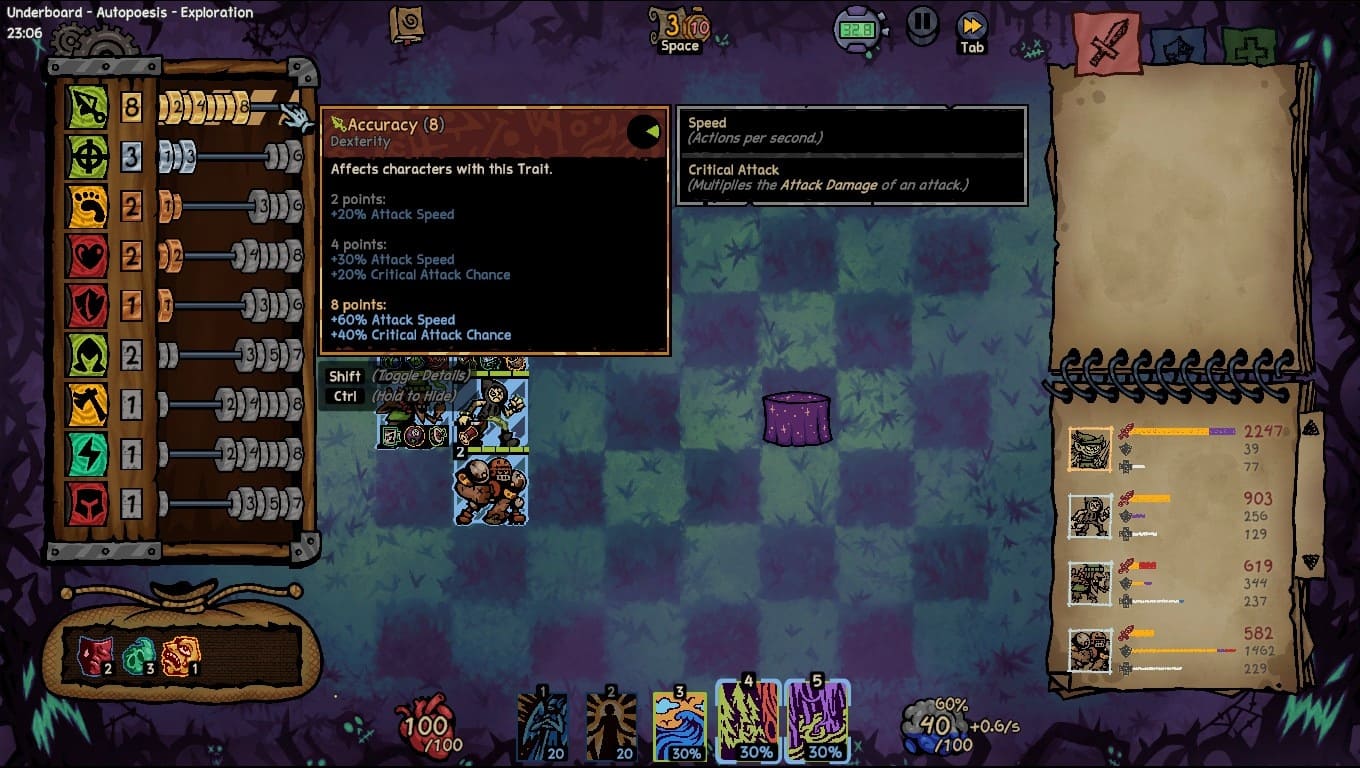
Task: Play the green pine forest card
Action: point(748,722)
